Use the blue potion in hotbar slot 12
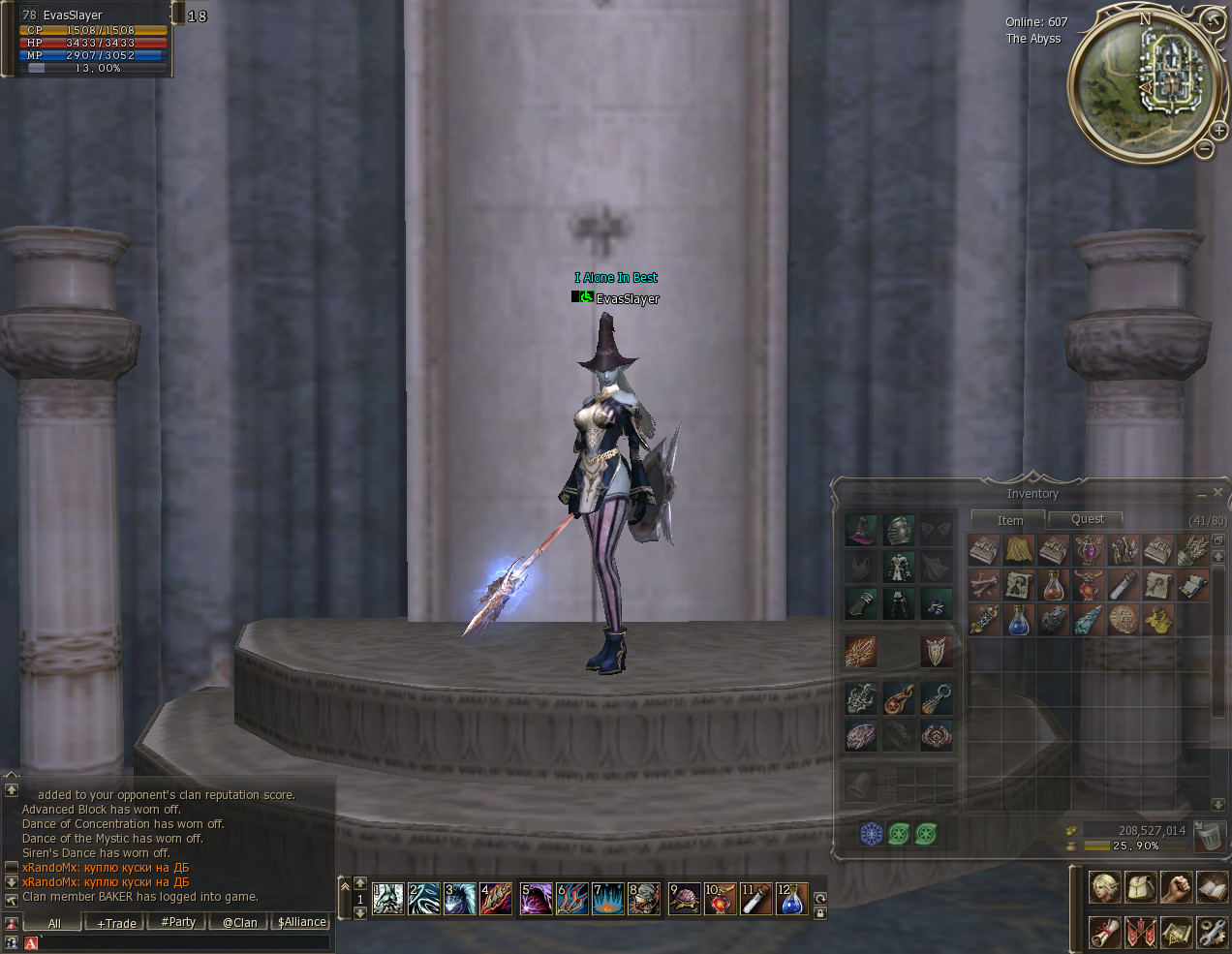The width and height of the screenshot is (1232, 954). [791, 899]
